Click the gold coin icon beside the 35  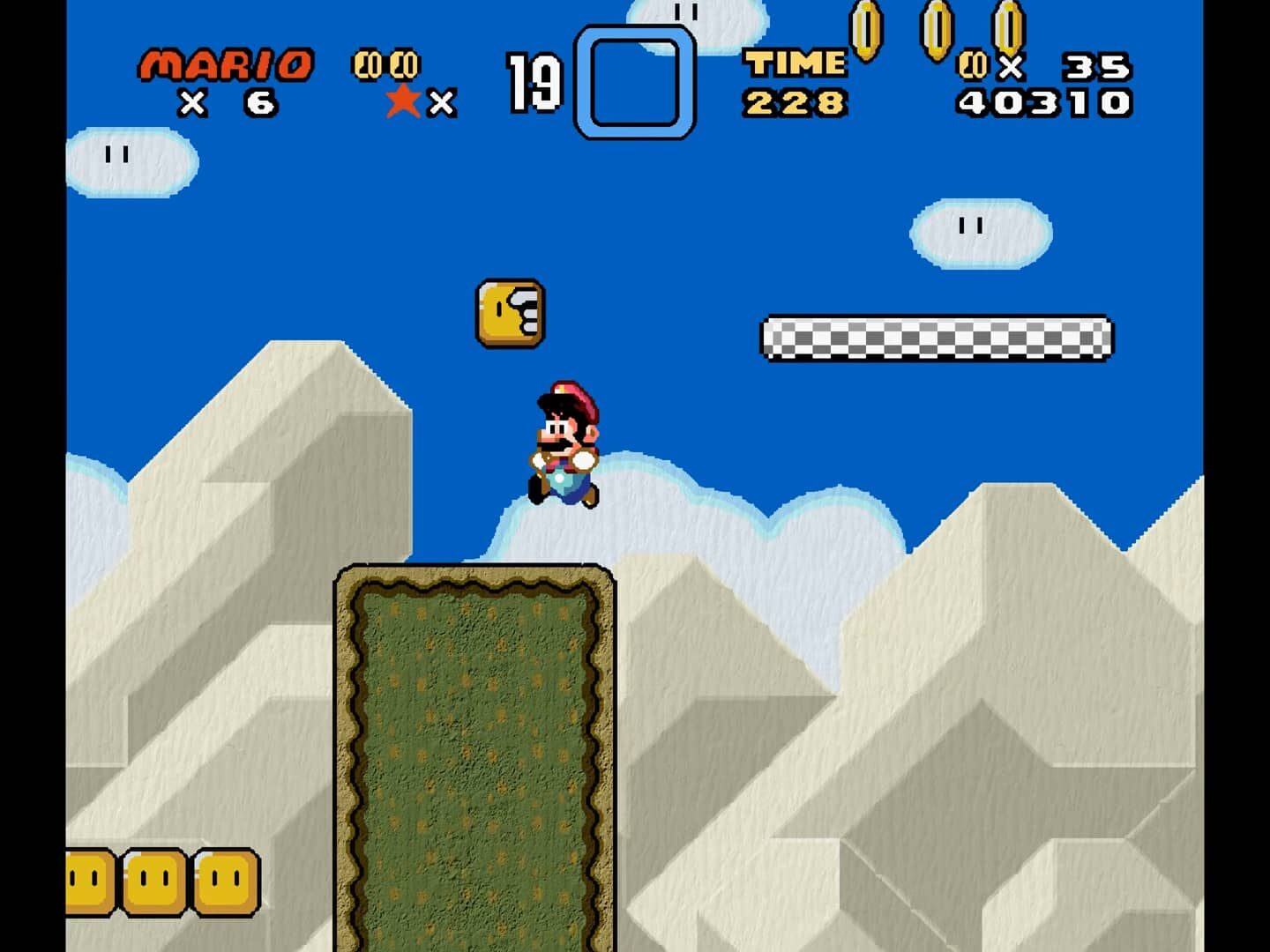(x=970, y=64)
